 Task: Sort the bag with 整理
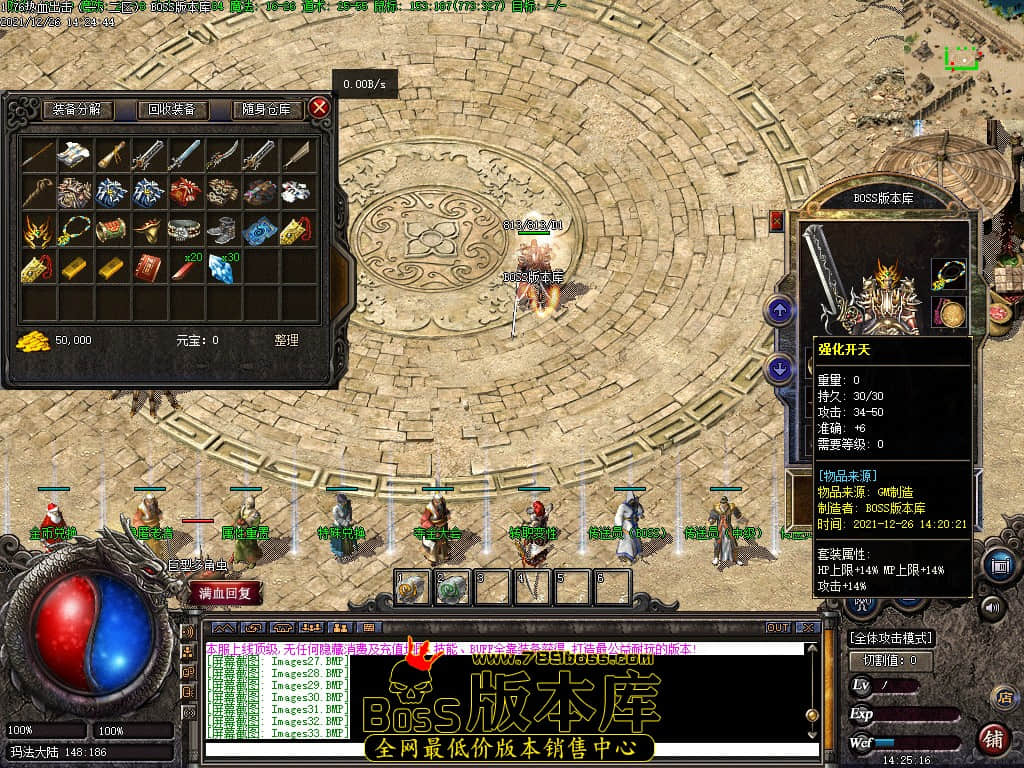click(286, 340)
